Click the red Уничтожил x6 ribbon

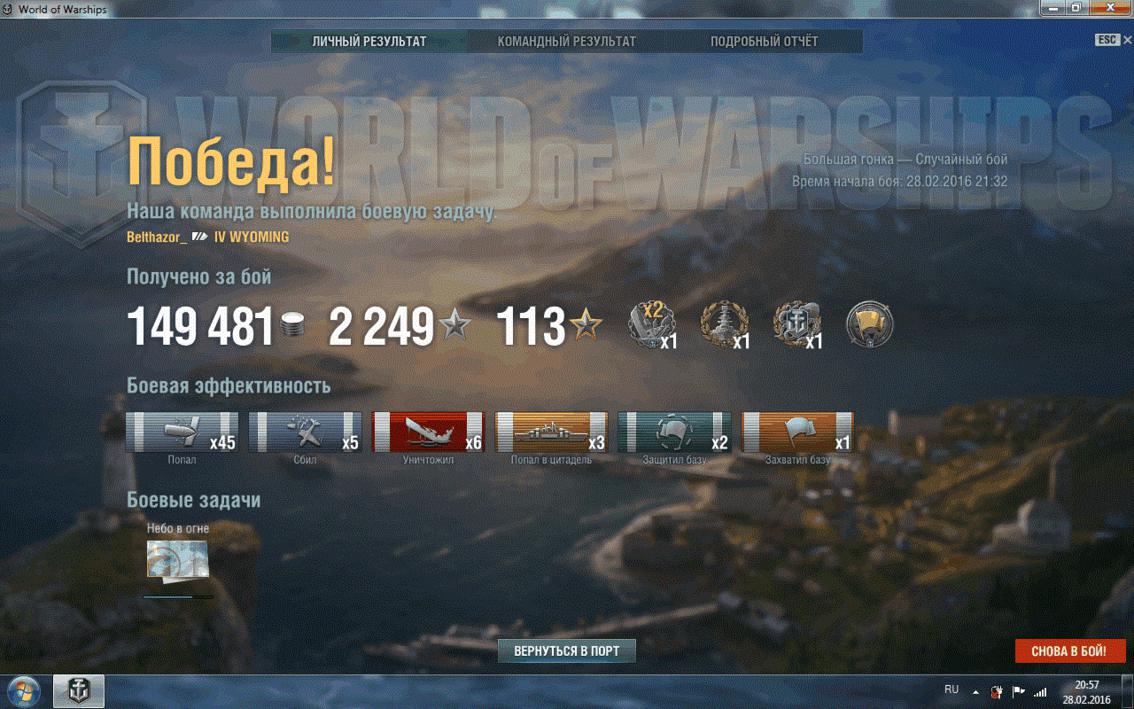(428, 432)
